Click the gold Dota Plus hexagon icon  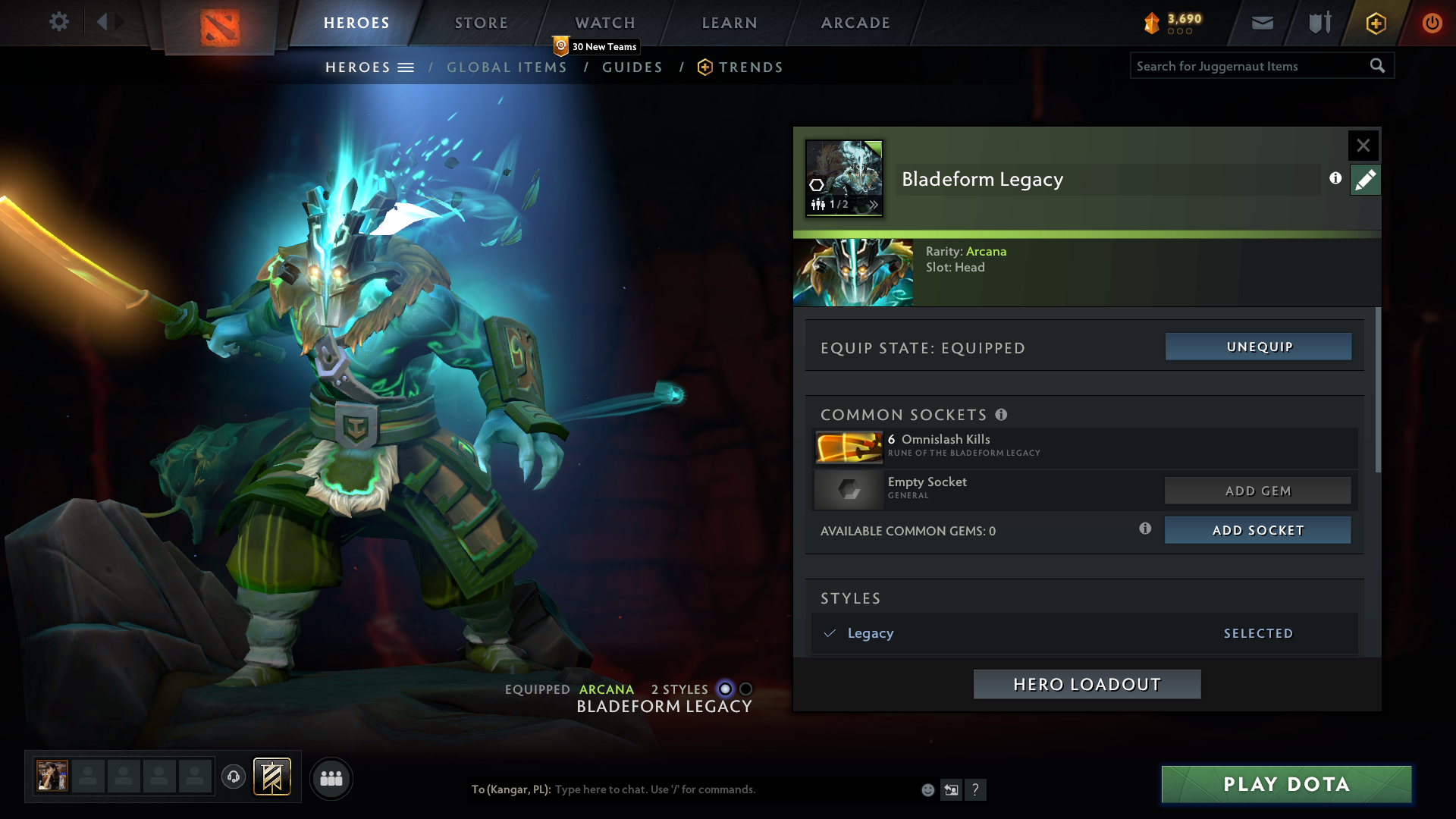[1375, 23]
